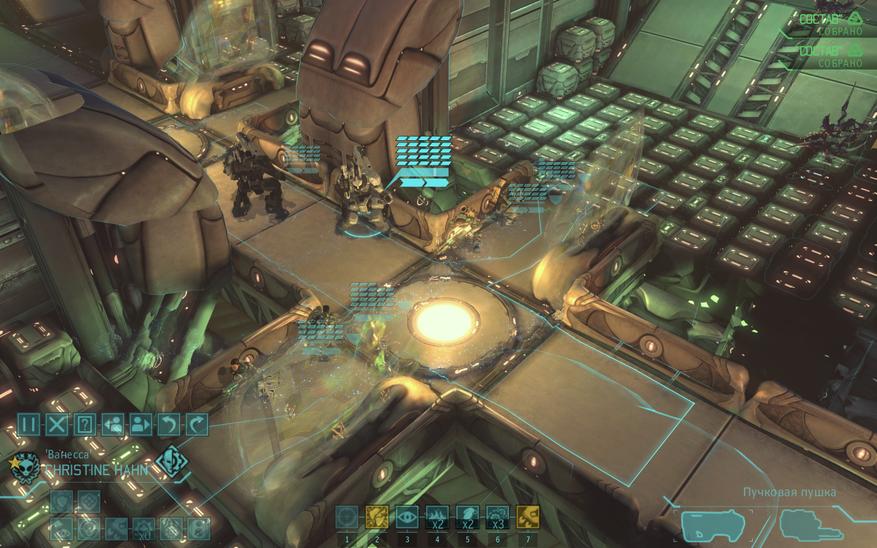Use the x2 ability in slot 5
Screen dimensions: 877x548
pyautogui.click(x=467, y=516)
